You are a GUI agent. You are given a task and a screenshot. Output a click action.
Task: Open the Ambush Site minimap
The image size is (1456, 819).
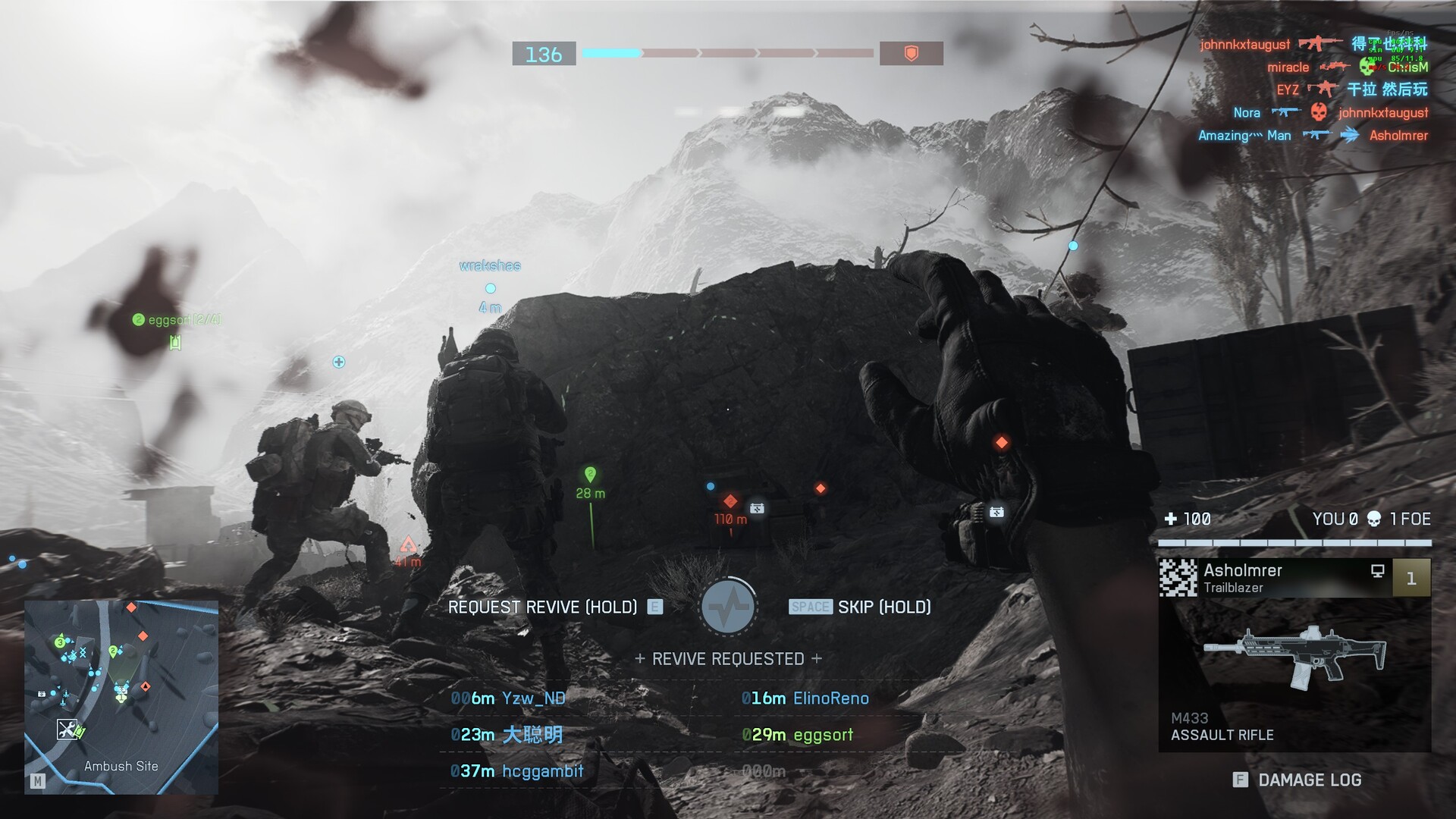pyautogui.click(x=121, y=698)
